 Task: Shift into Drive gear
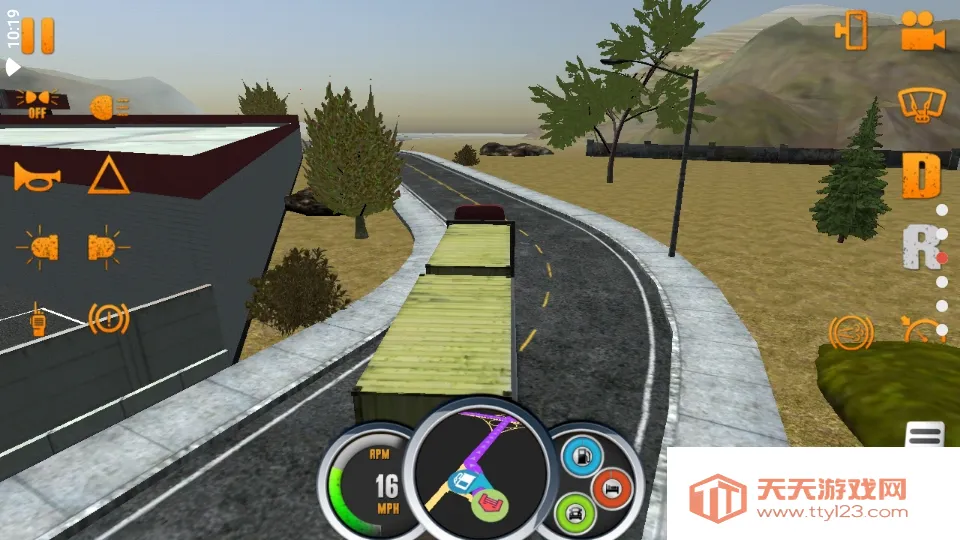tap(921, 177)
